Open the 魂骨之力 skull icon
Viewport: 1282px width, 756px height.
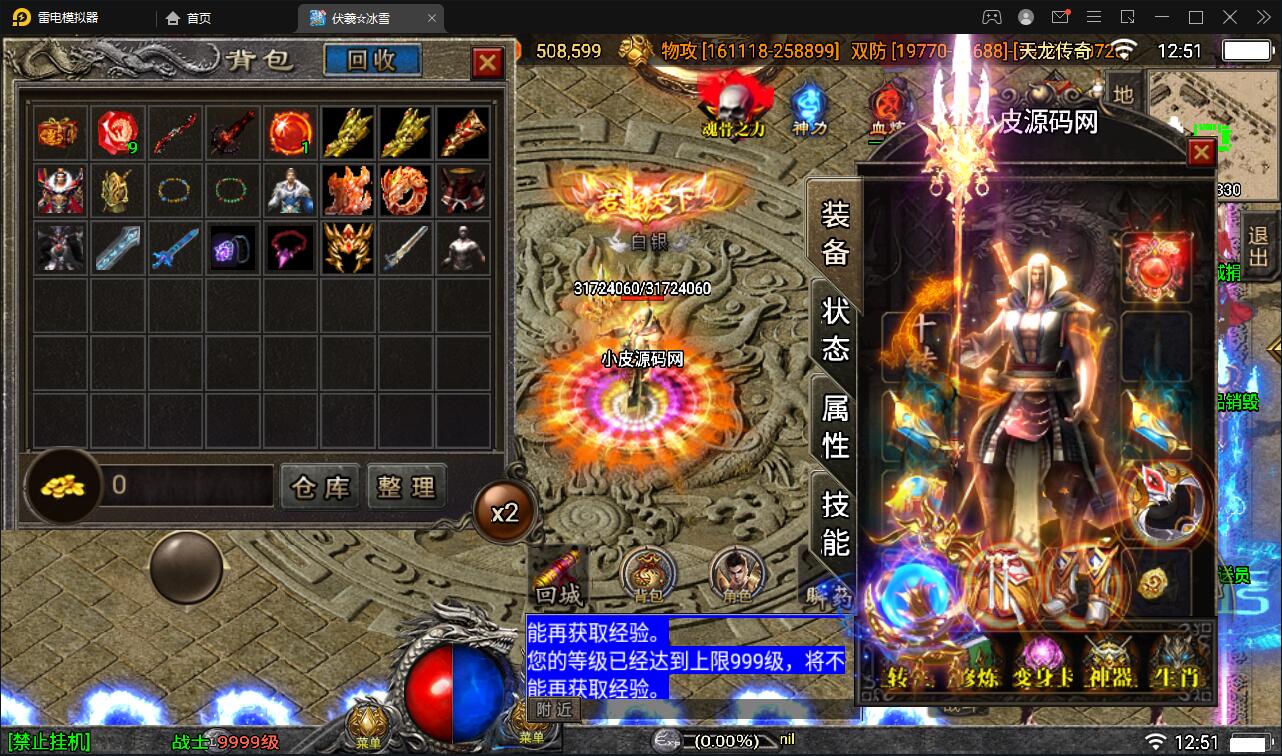coord(735,105)
